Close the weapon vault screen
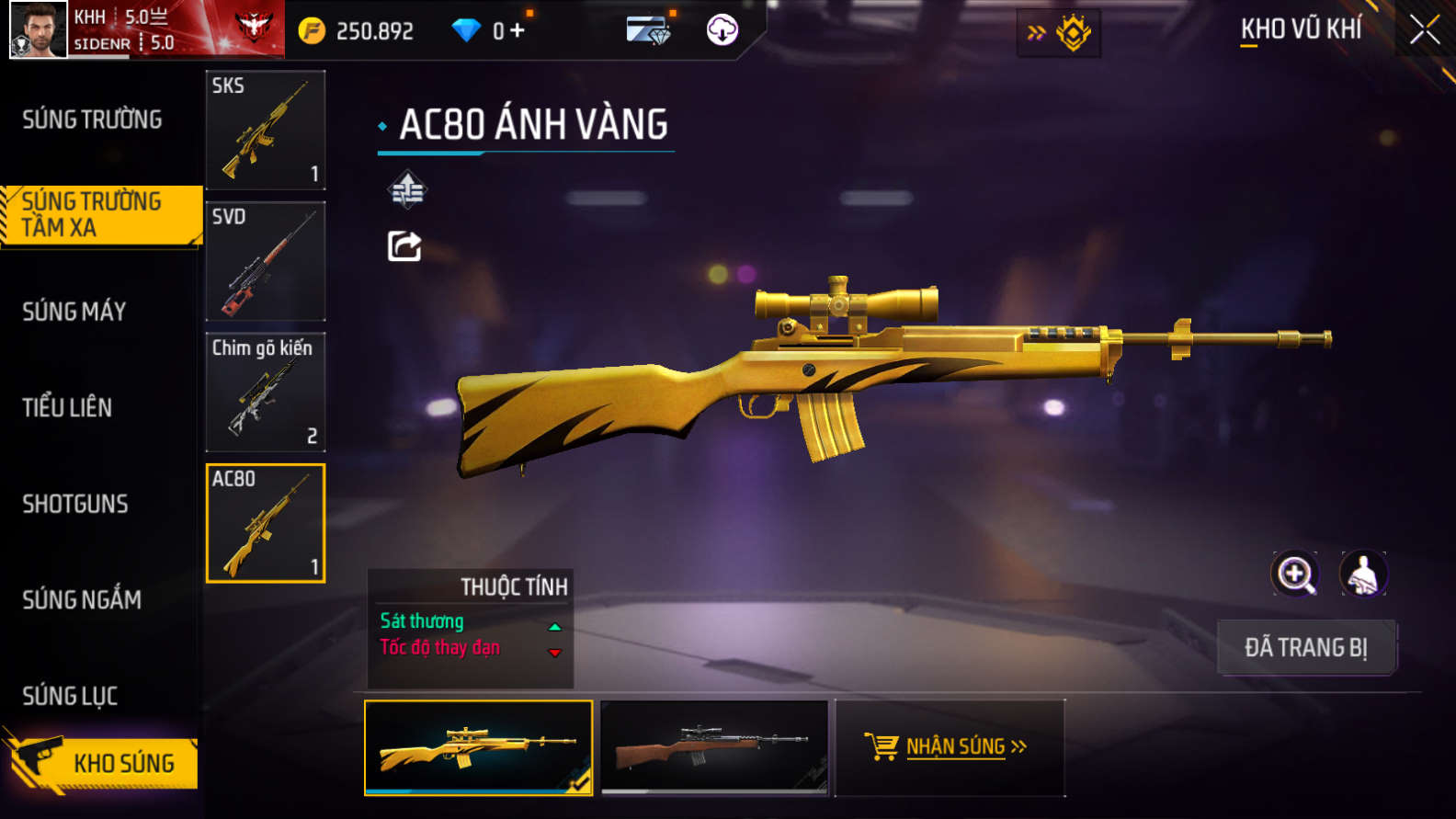This screenshot has height=819, width=1456. (1424, 30)
